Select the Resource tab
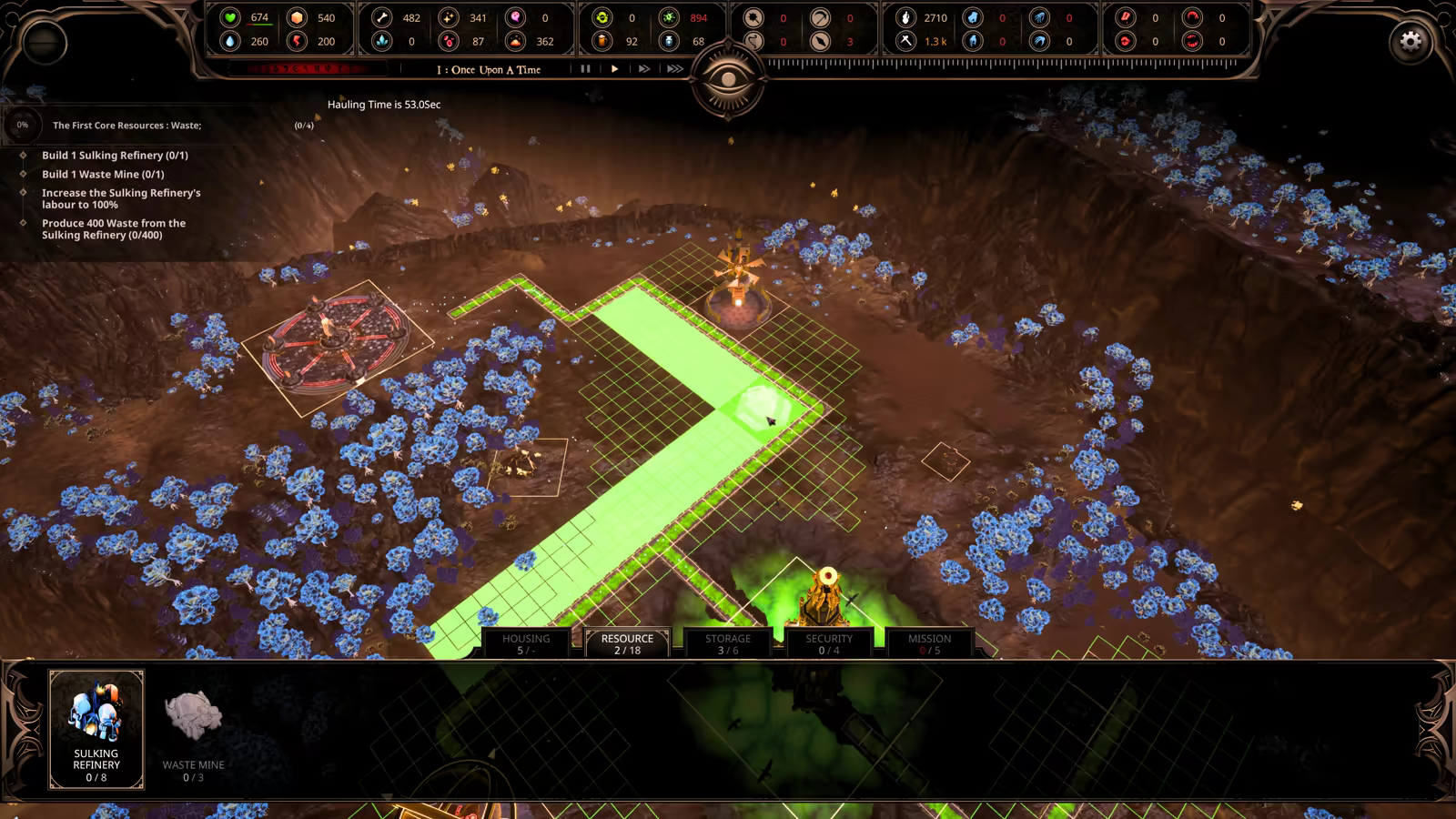The height and width of the screenshot is (819, 1456). pos(627,643)
